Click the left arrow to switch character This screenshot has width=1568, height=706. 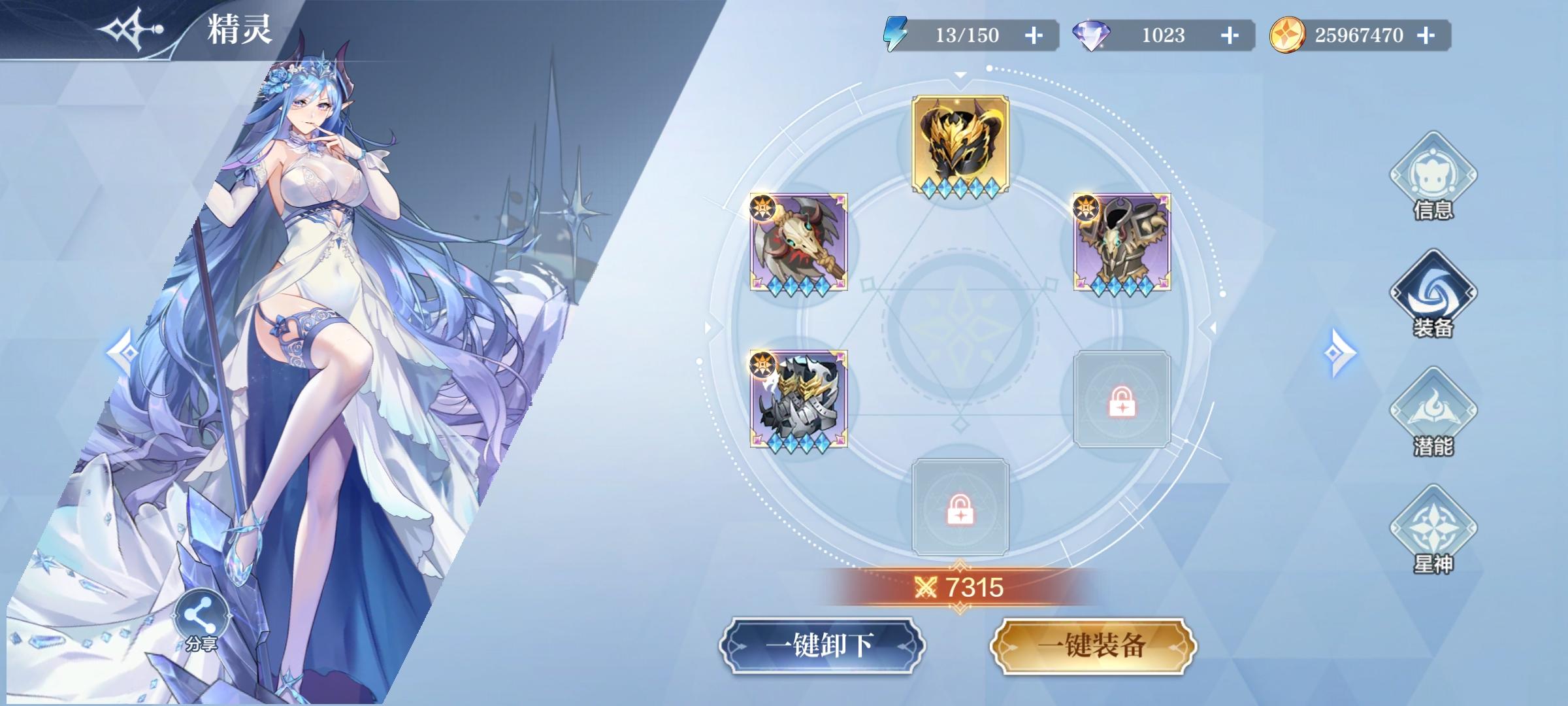(x=122, y=353)
